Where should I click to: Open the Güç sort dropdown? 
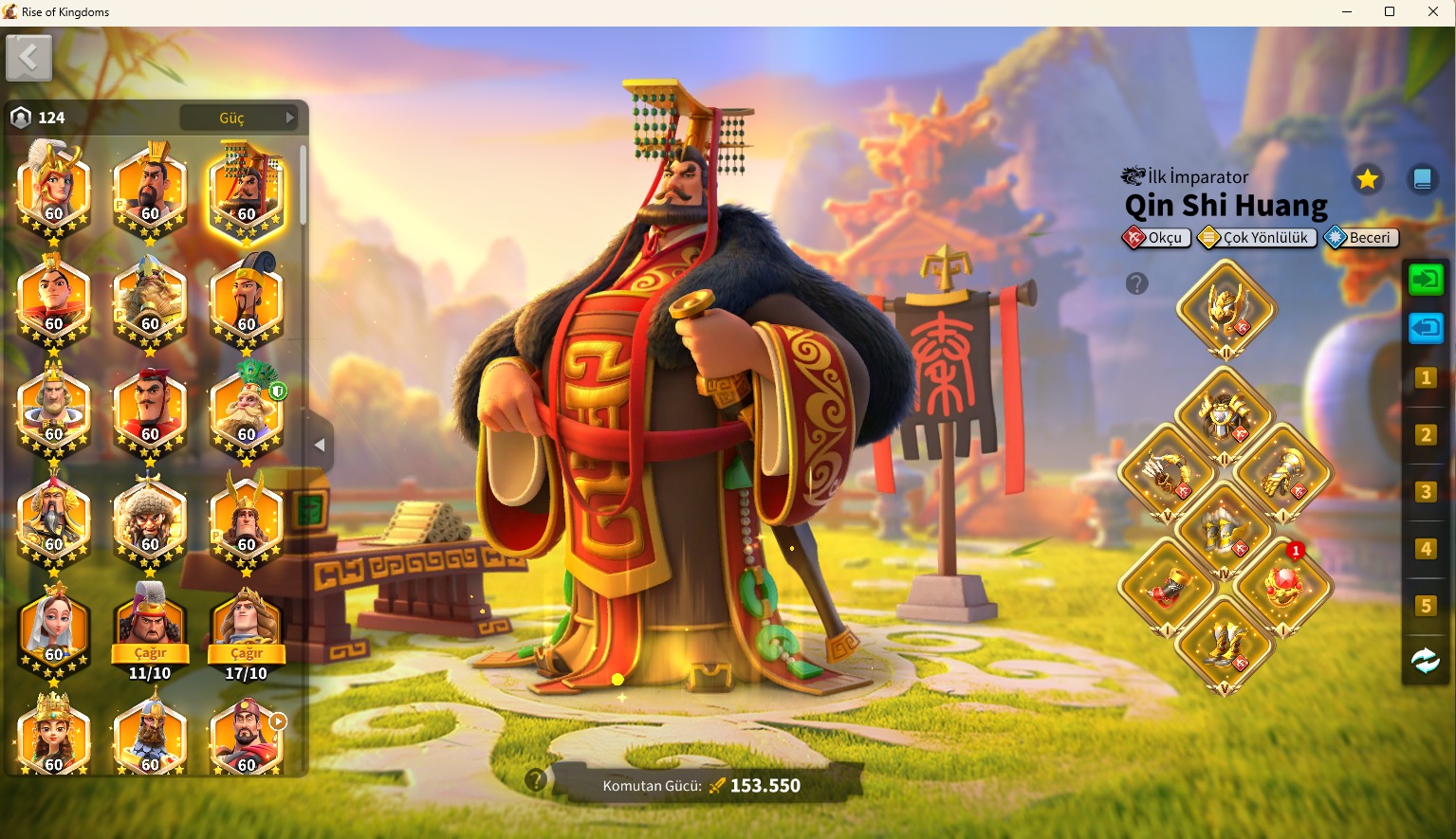pos(240,118)
